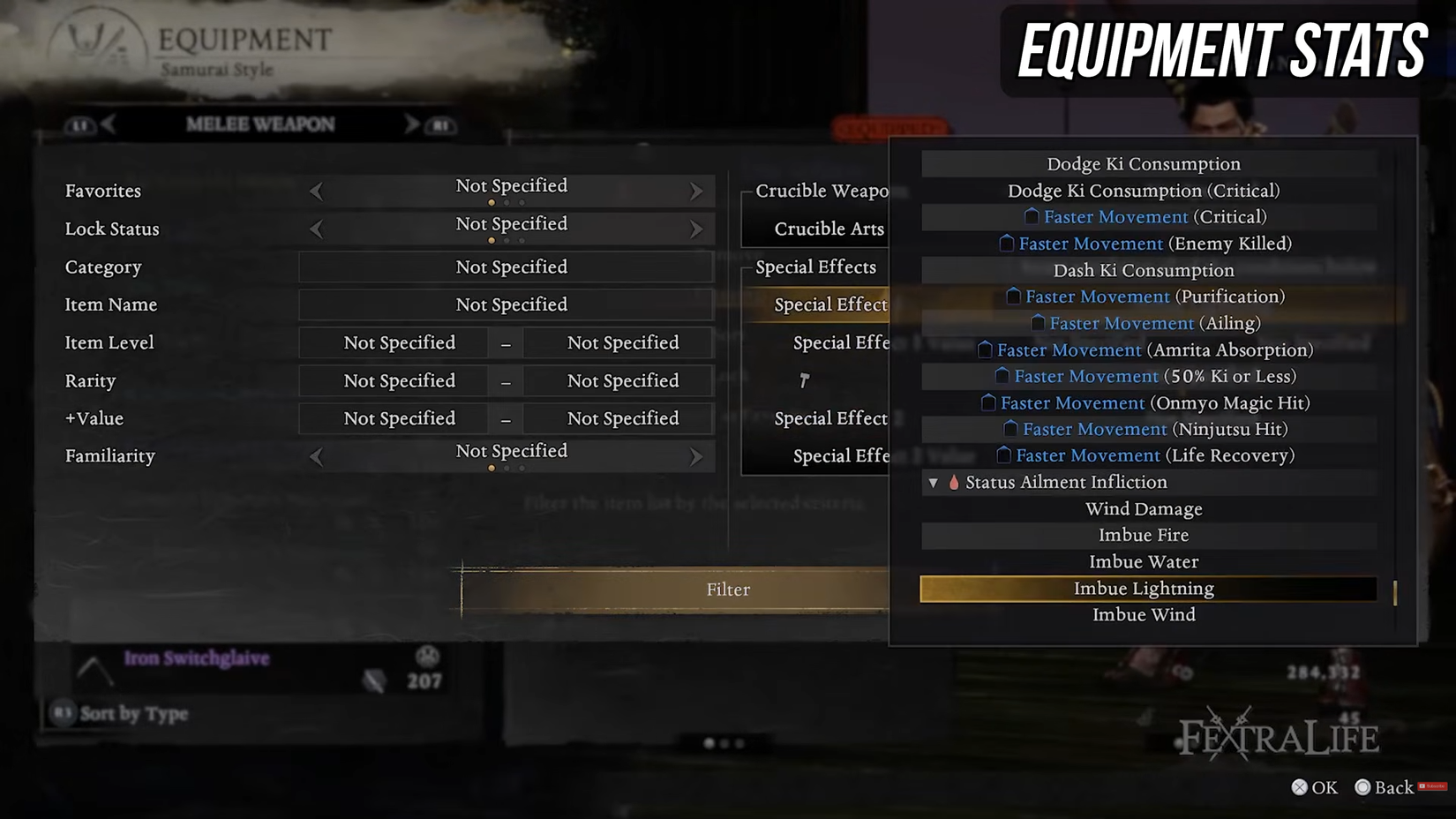Select the Crucible Arts menu entry
1456x819 pixels.
point(829,229)
